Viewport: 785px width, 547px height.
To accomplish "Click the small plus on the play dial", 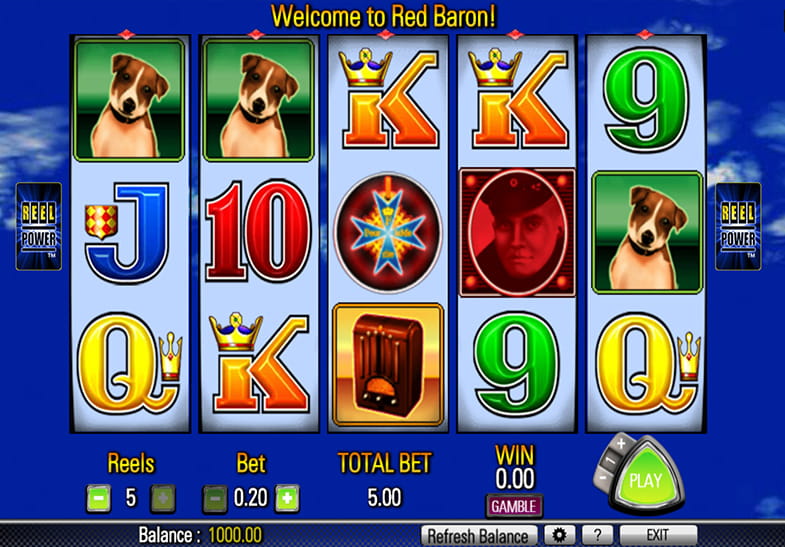I will pos(621,444).
